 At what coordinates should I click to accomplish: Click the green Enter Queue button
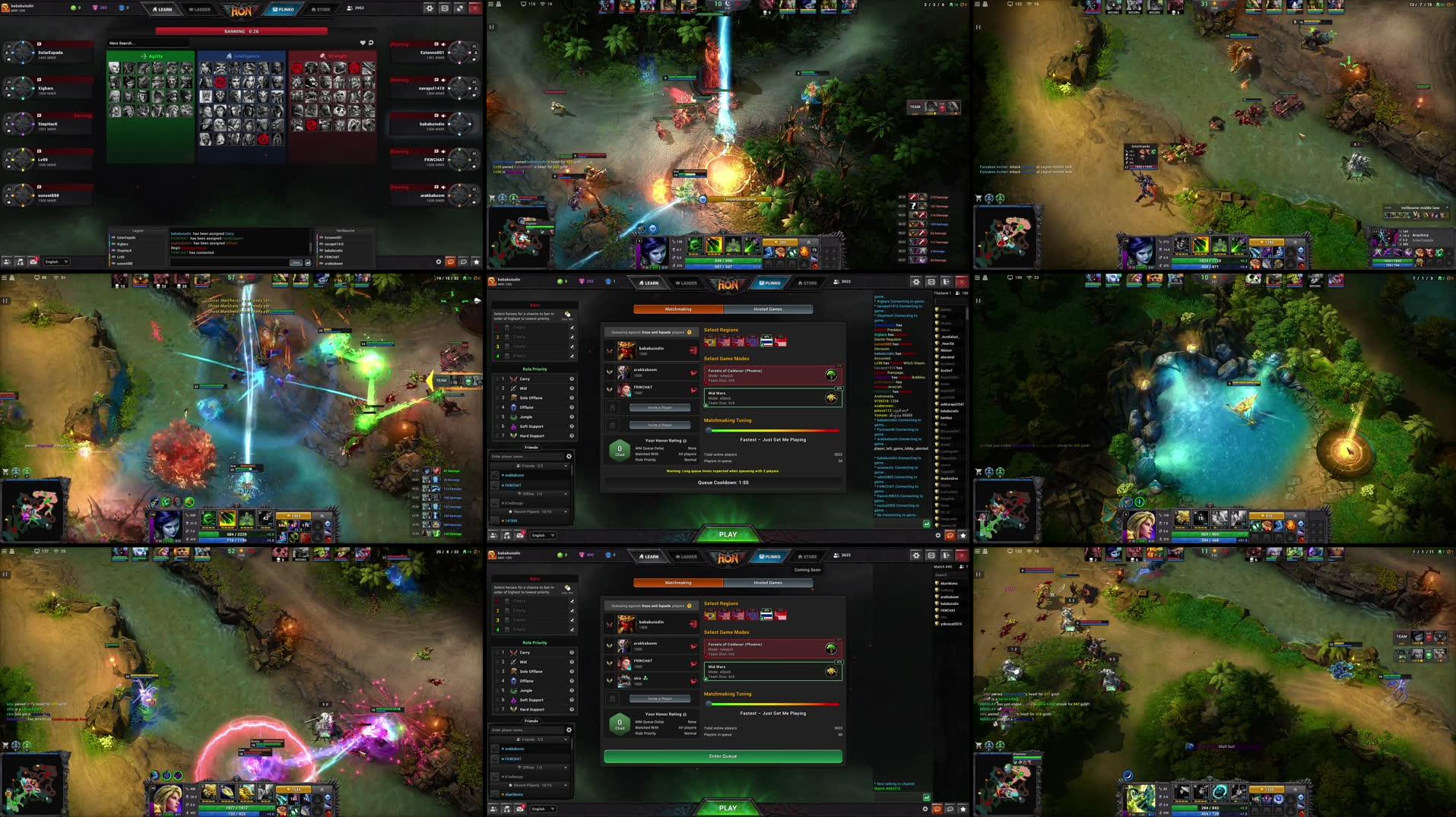(x=722, y=756)
